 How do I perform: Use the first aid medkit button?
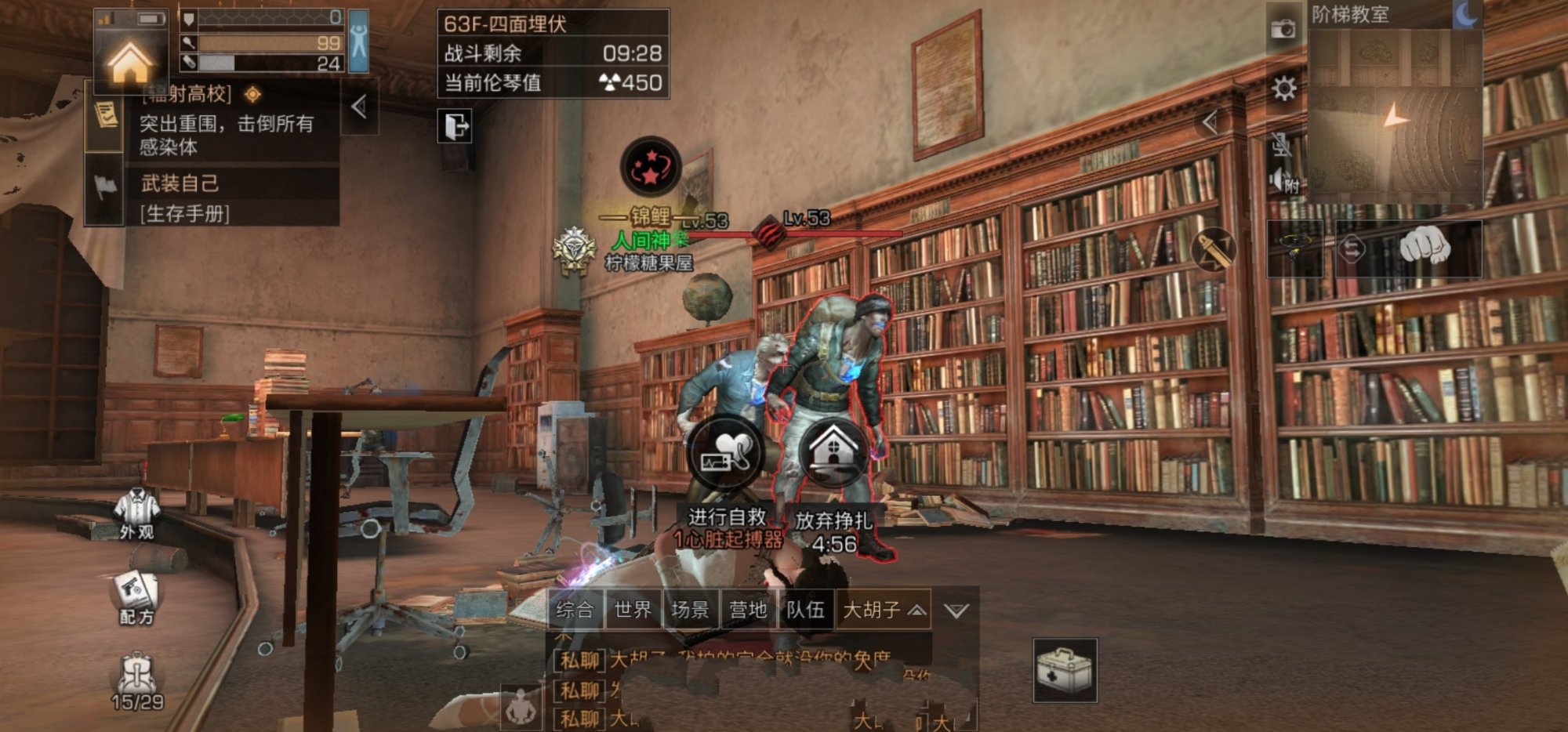tap(1064, 670)
